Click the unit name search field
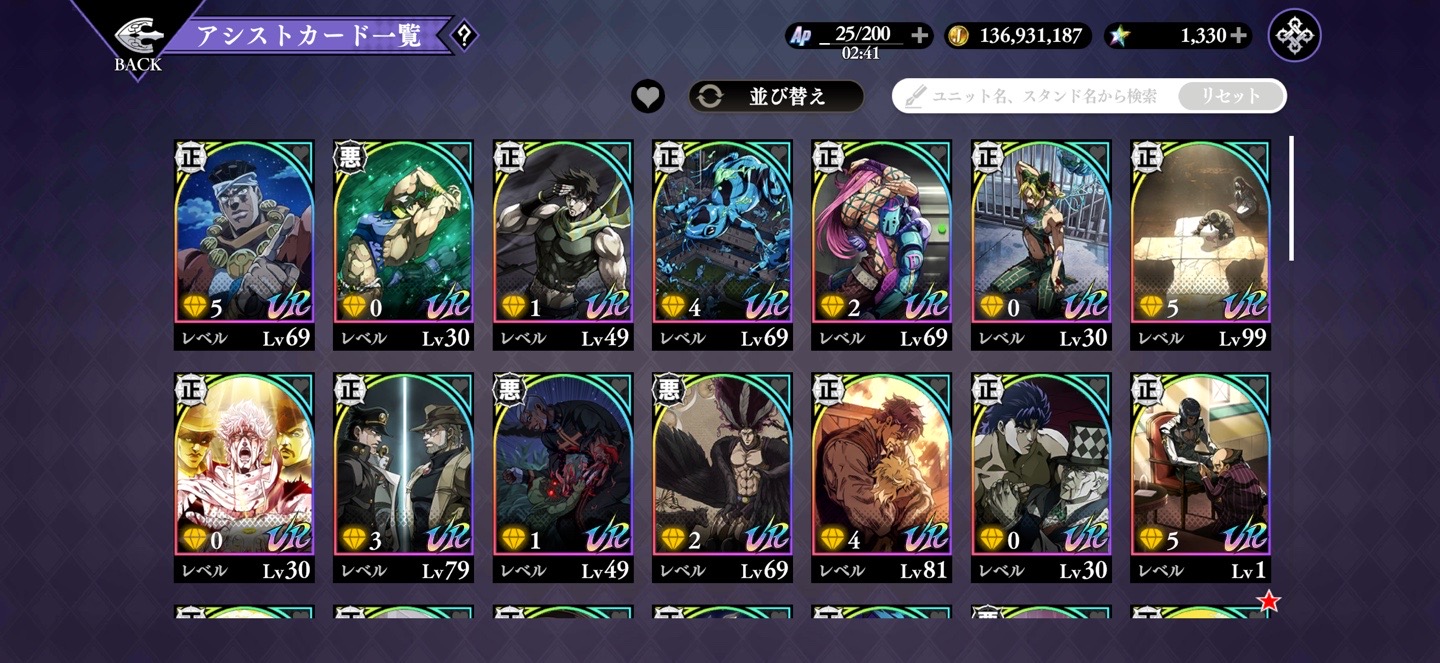Image resolution: width=1440 pixels, height=663 pixels. 1040,97
